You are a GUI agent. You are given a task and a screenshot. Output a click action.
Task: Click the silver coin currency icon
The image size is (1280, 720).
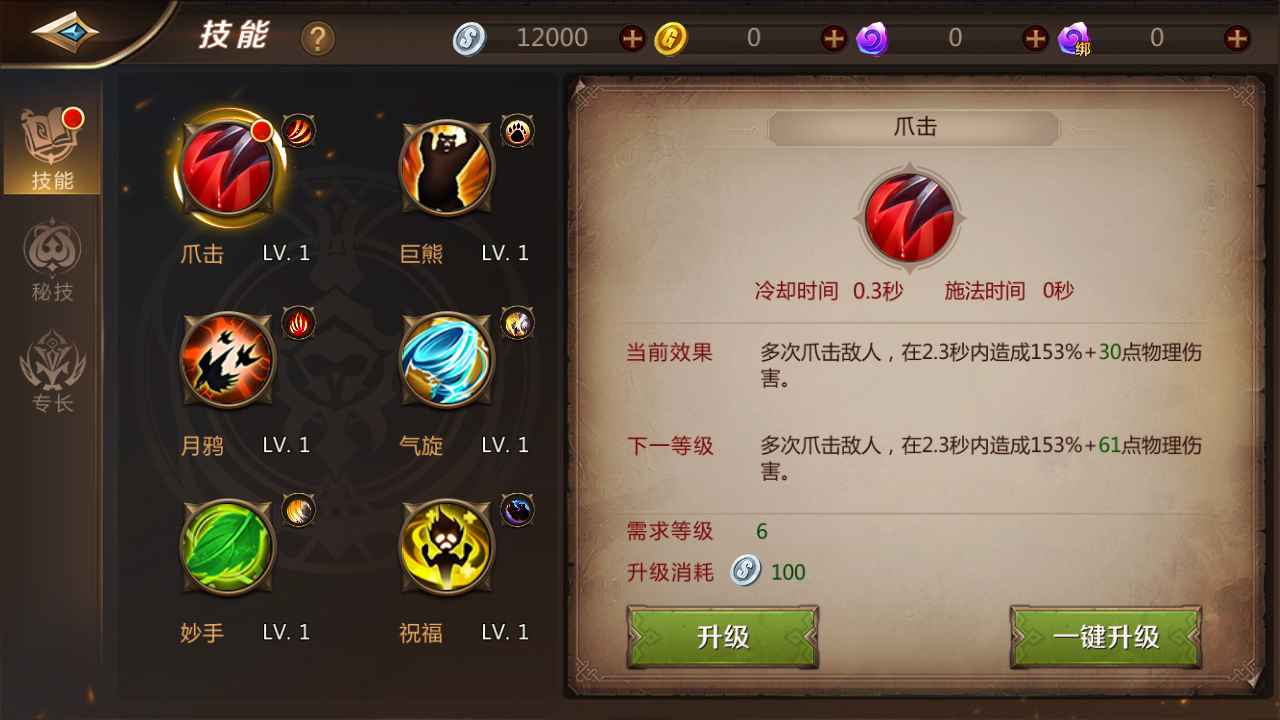pyautogui.click(x=469, y=37)
